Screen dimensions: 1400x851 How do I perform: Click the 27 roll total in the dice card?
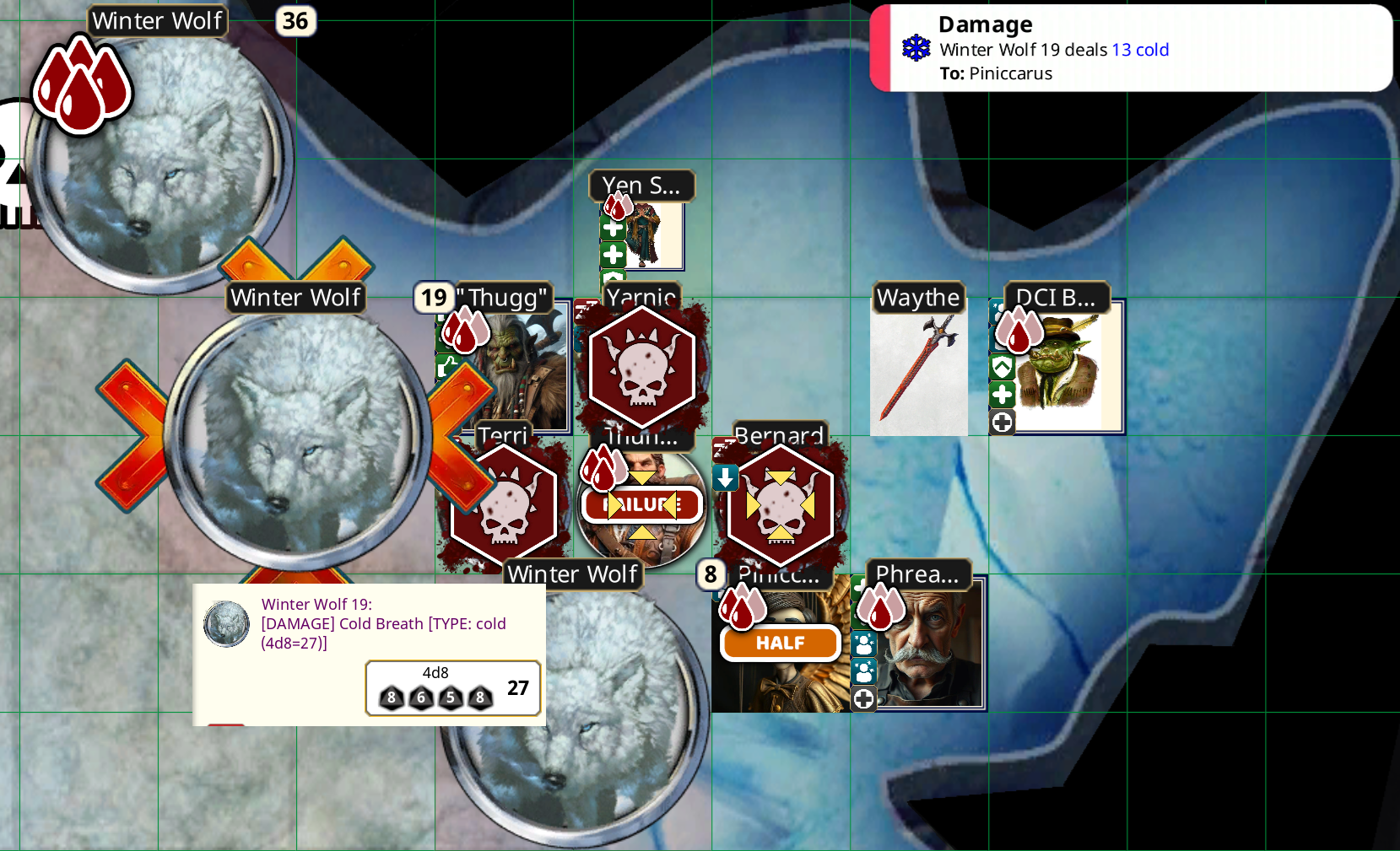point(516,689)
